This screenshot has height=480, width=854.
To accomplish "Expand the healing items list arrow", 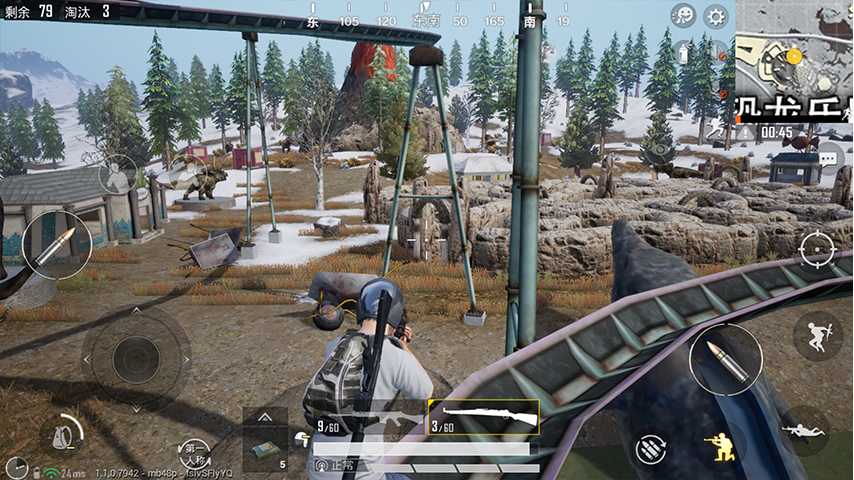I will tap(265, 416).
